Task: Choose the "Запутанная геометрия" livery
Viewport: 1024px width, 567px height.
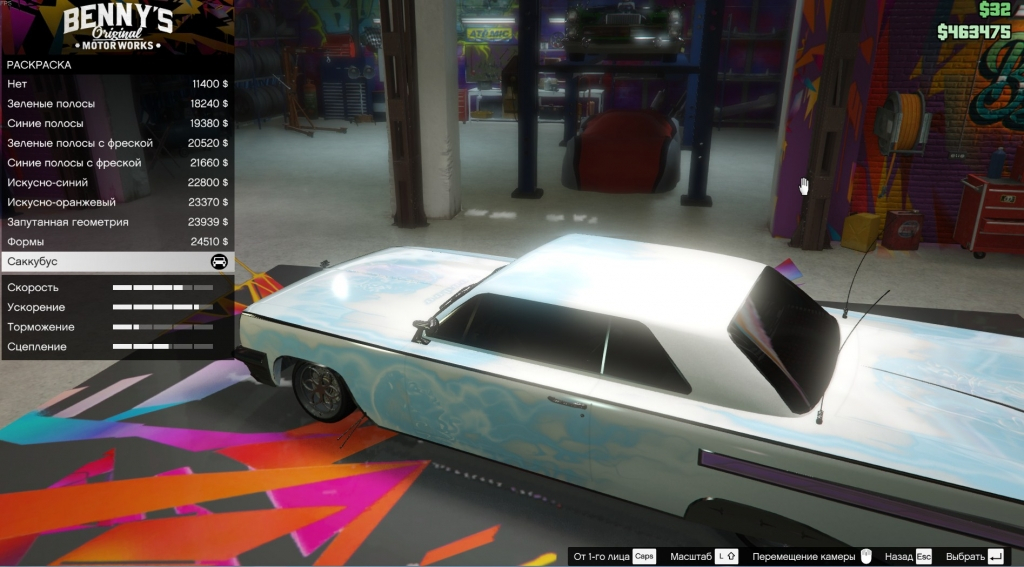Action: [x=117, y=222]
